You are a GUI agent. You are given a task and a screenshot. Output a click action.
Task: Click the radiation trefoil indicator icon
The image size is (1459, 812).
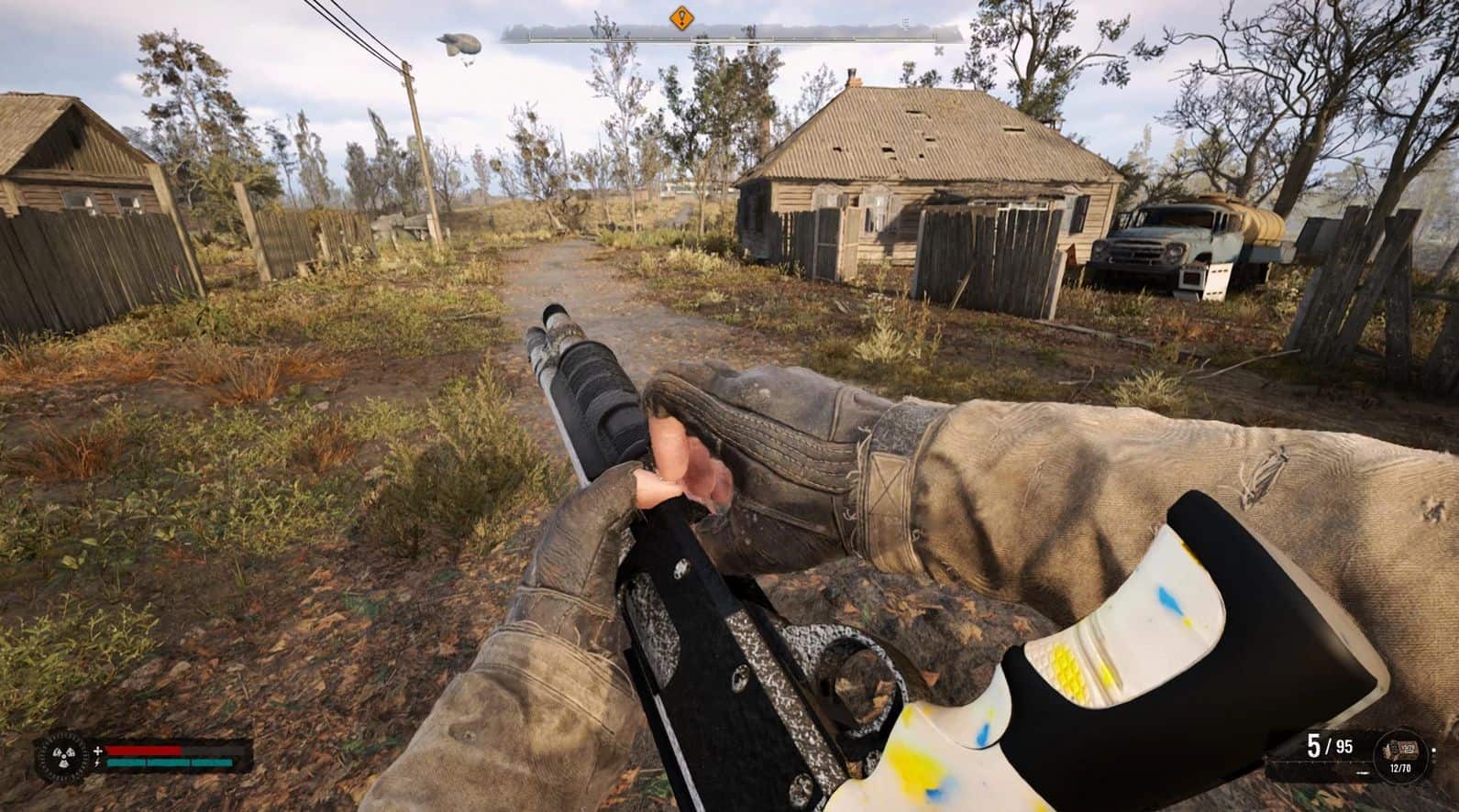60,757
